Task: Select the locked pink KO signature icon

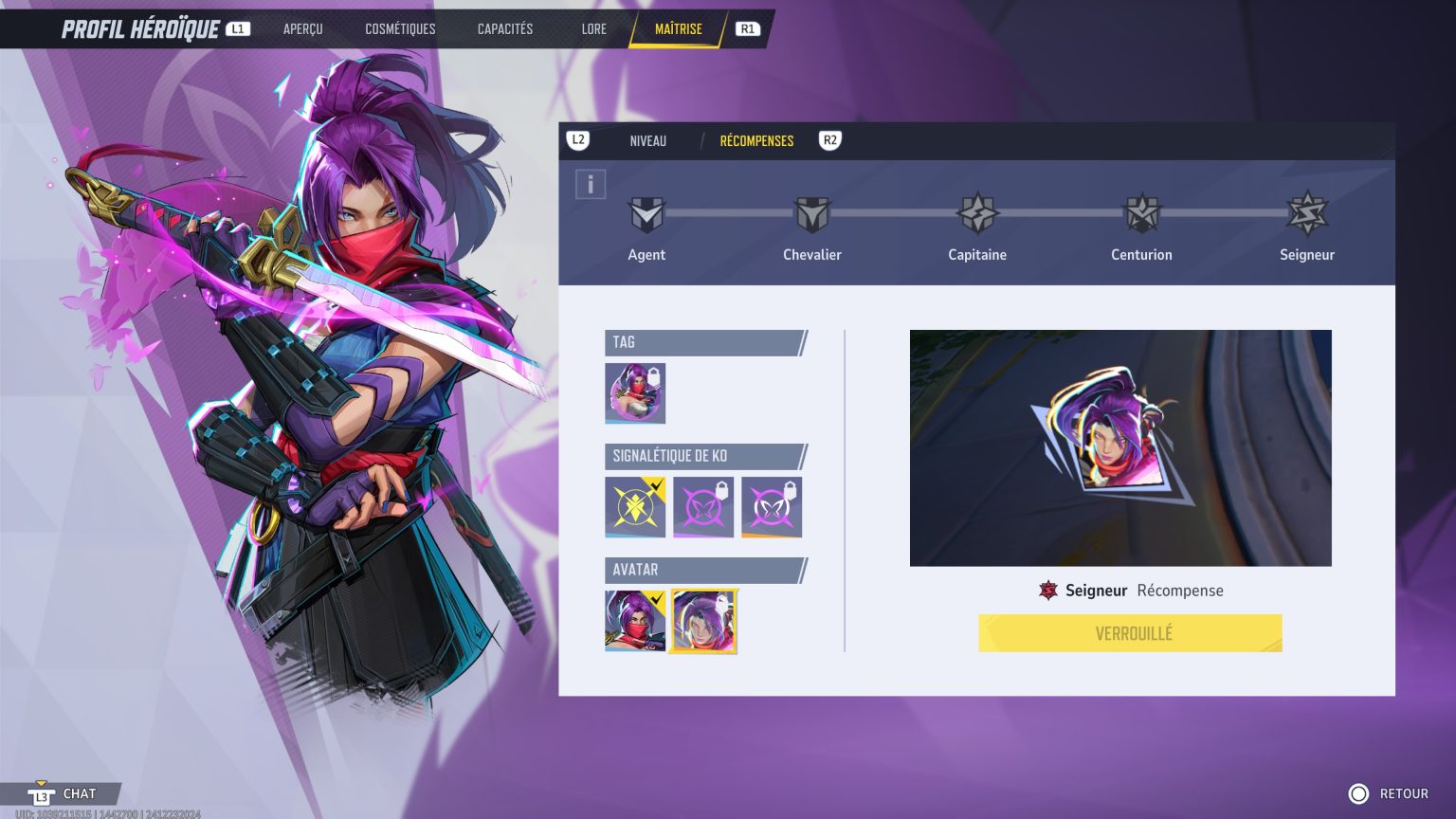Action: [x=771, y=506]
